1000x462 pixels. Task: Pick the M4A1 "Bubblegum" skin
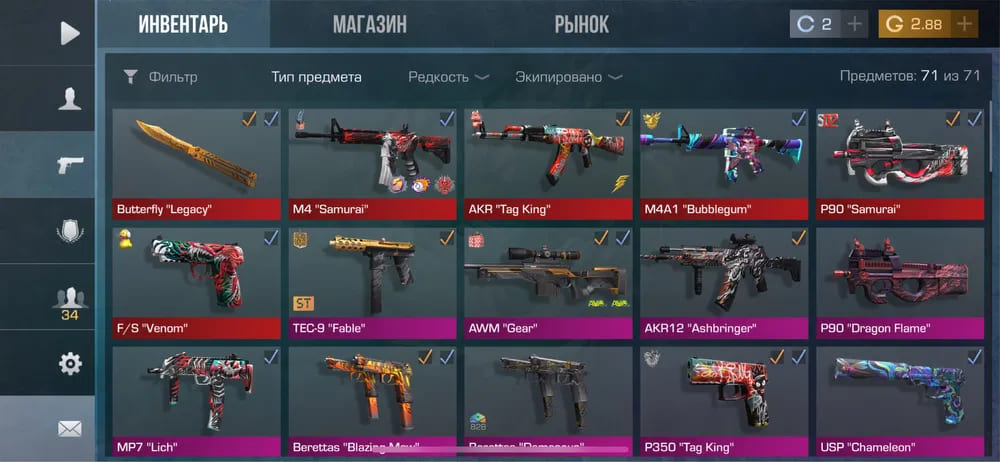724,164
